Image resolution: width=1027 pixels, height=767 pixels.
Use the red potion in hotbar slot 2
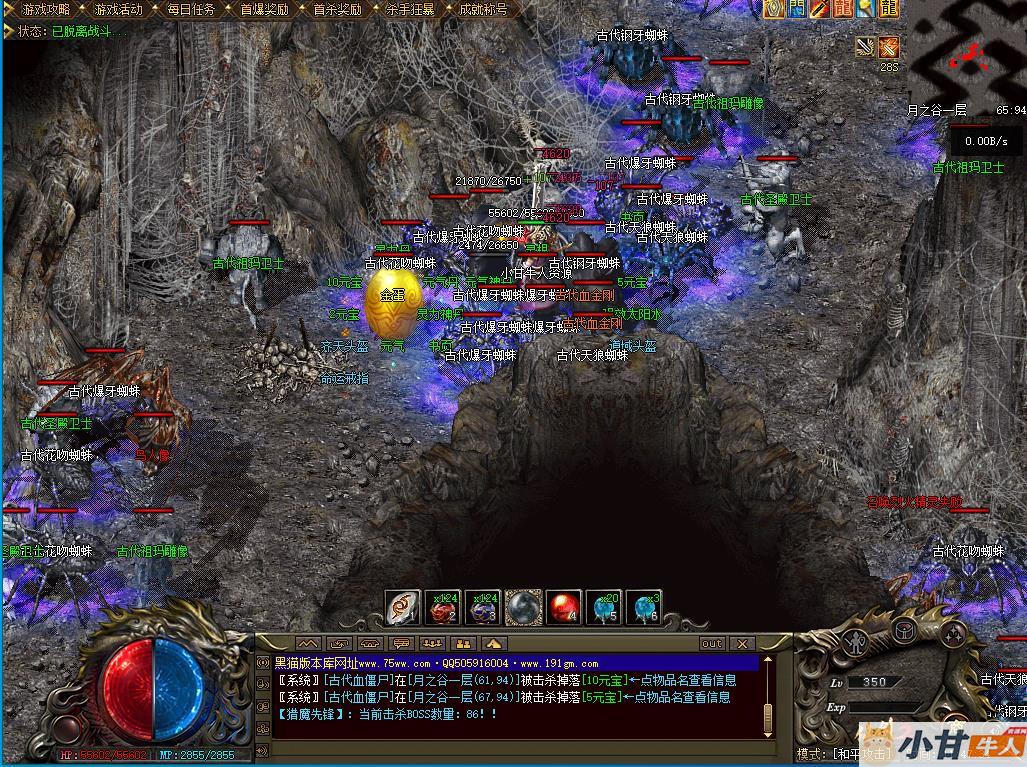coord(443,606)
